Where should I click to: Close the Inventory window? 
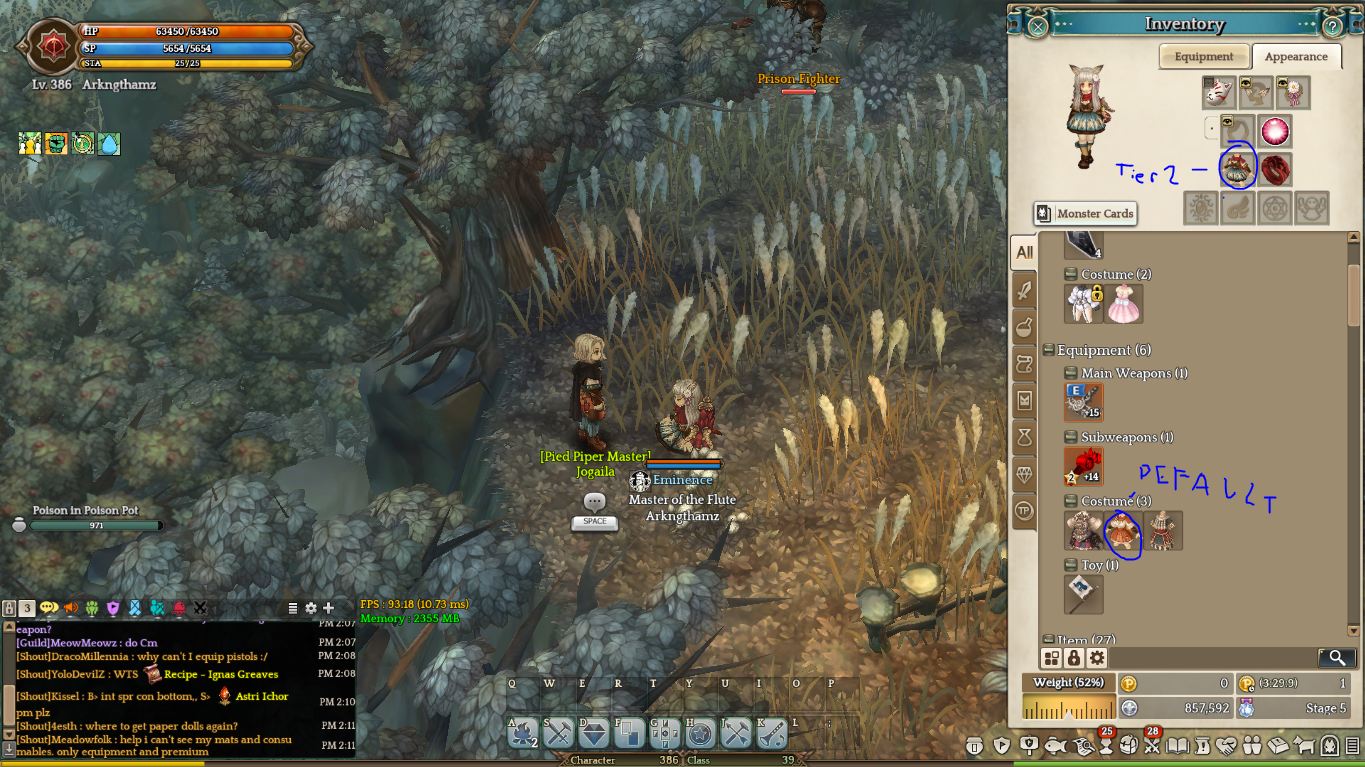click(1037, 26)
